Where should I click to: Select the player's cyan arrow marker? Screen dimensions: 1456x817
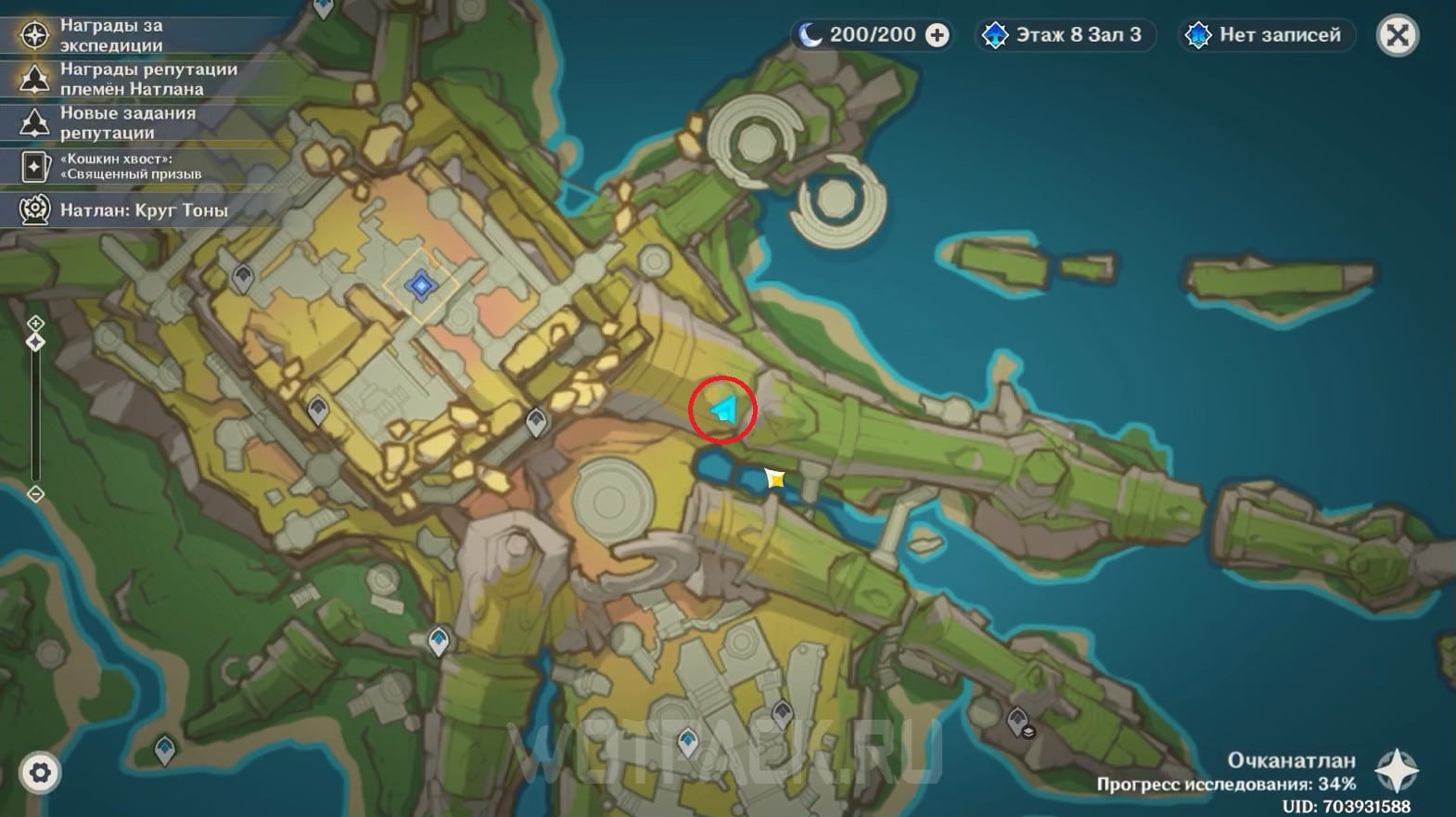click(x=723, y=409)
